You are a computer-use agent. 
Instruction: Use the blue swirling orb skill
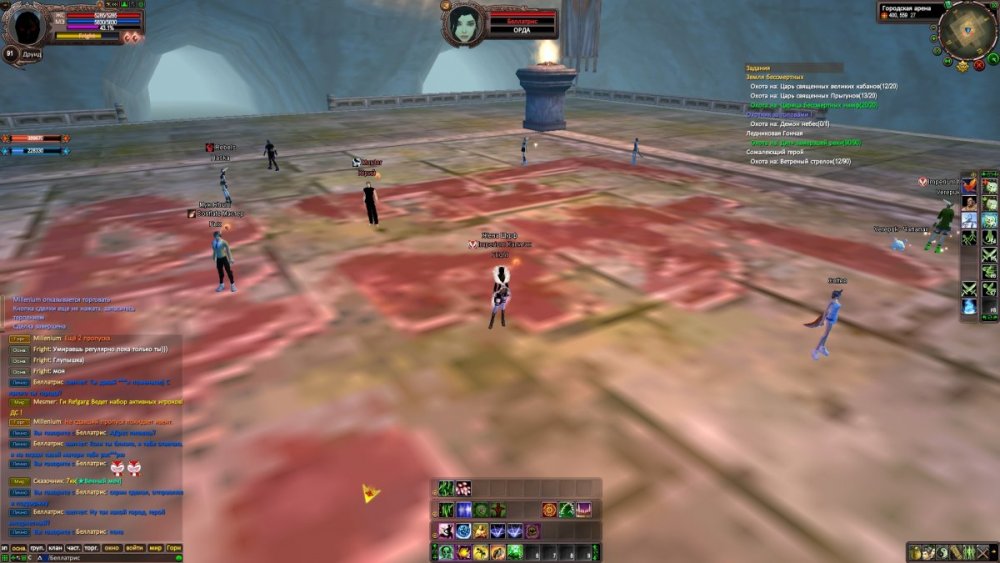click(x=464, y=531)
